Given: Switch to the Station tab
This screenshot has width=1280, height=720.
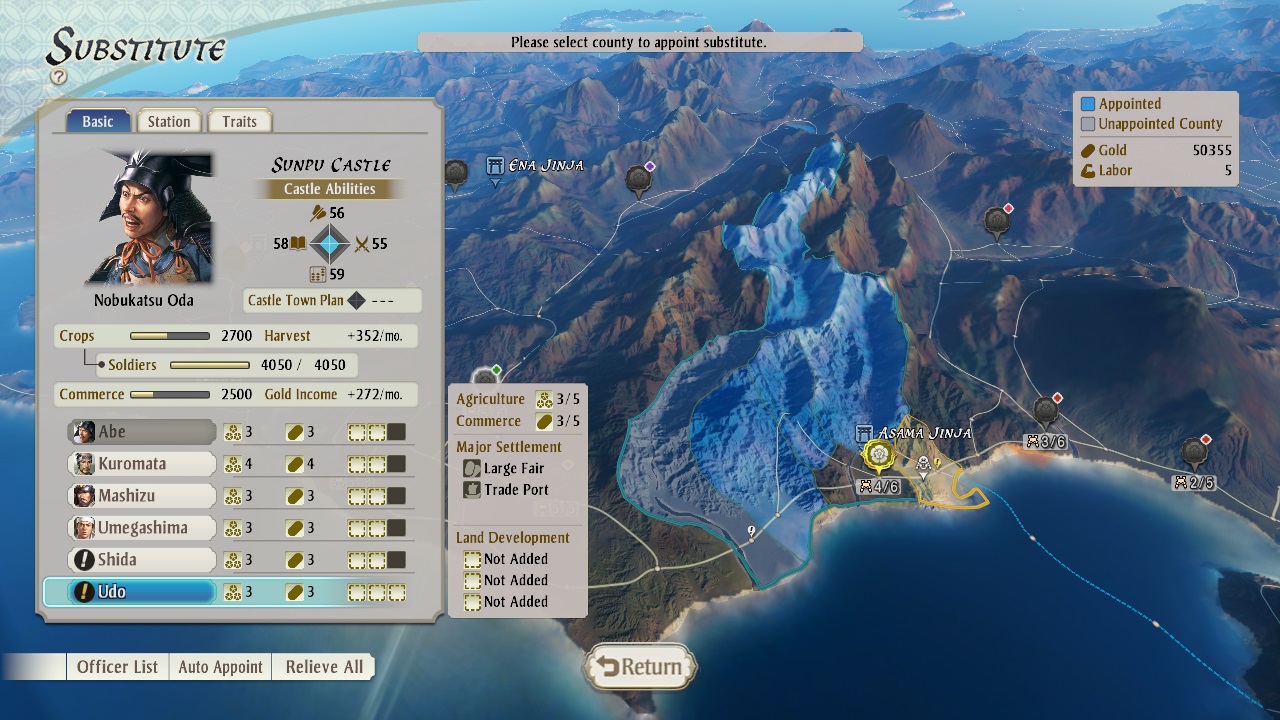Looking at the screenshot, I should coord(169,120).
